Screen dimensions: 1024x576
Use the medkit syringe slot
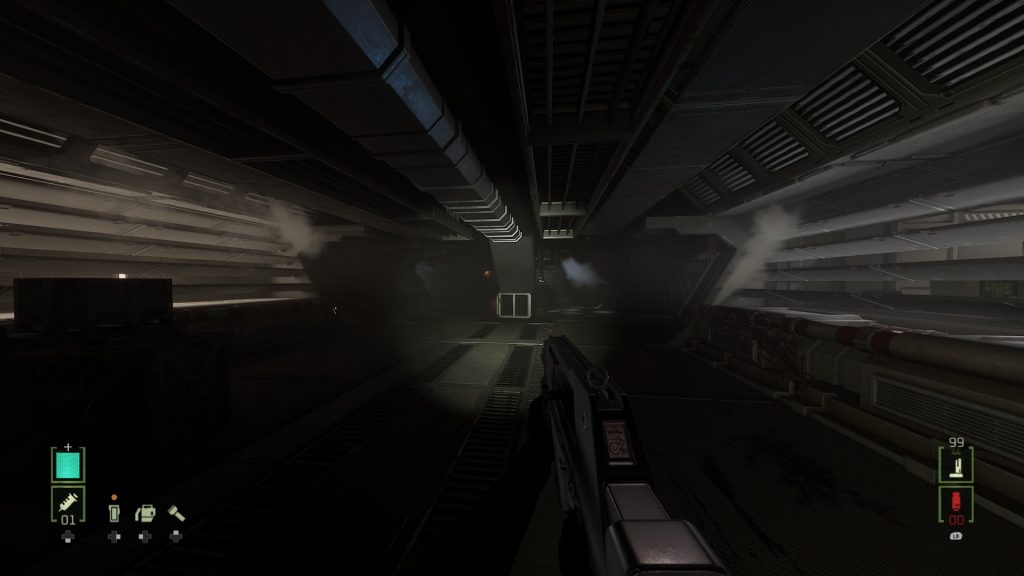pyautogui.click(x=68, y=504)
